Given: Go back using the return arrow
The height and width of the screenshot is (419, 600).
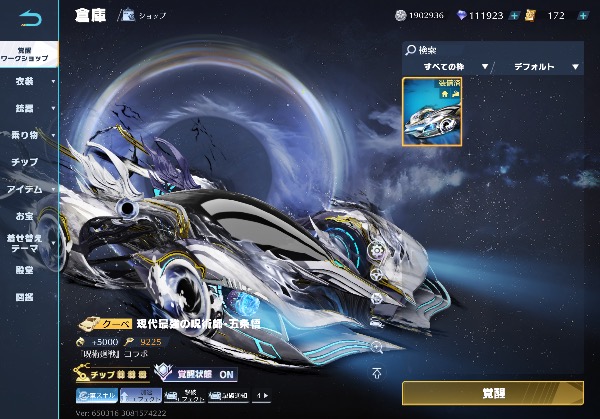Looking at the screenshot, I should [x=31, y=18].
